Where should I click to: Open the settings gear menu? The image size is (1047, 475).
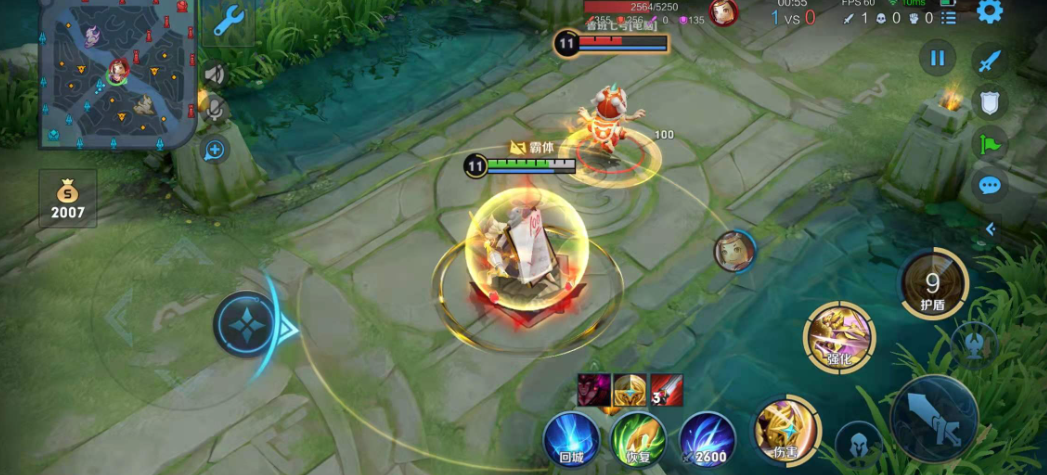pos(989,12)
